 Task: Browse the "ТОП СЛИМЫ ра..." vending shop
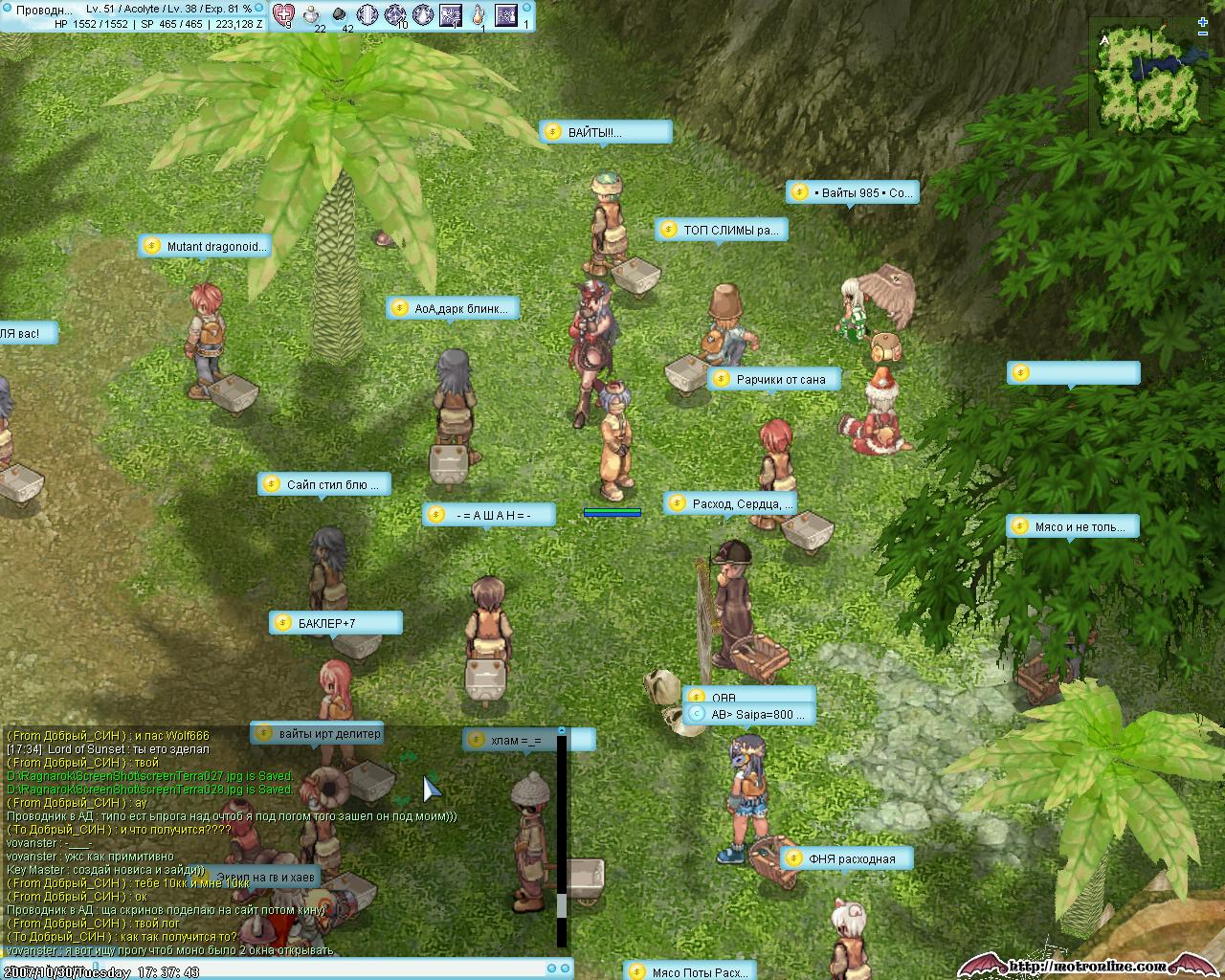(722, 230)
